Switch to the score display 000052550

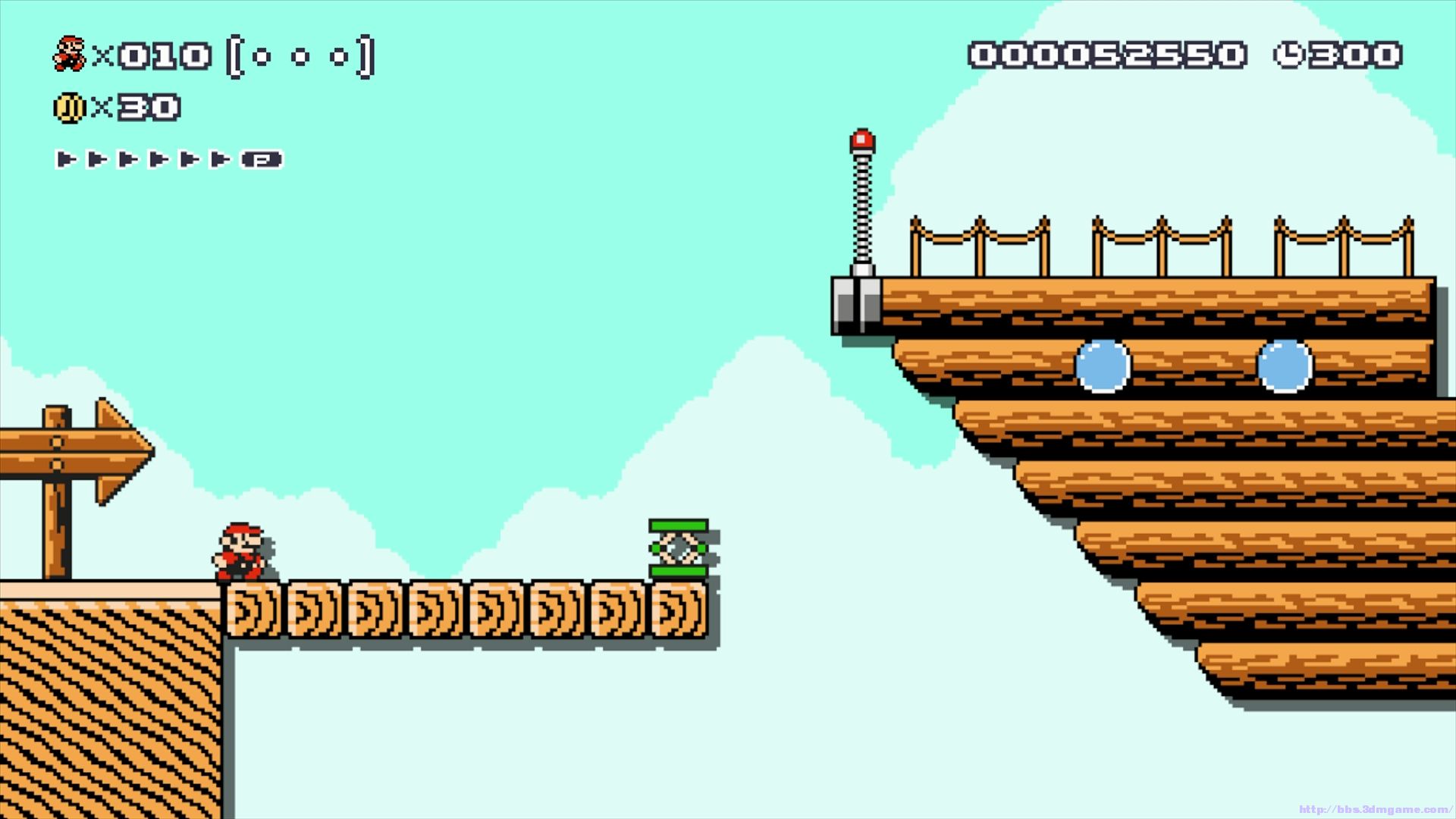[1109, 53]
